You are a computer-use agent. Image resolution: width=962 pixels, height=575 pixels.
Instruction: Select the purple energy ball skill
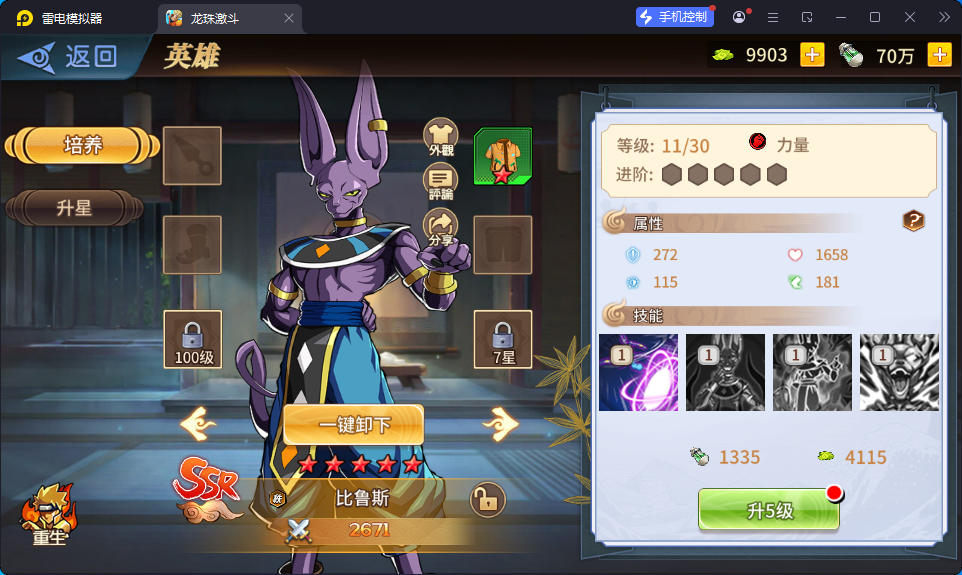click(x=638, y=372)
